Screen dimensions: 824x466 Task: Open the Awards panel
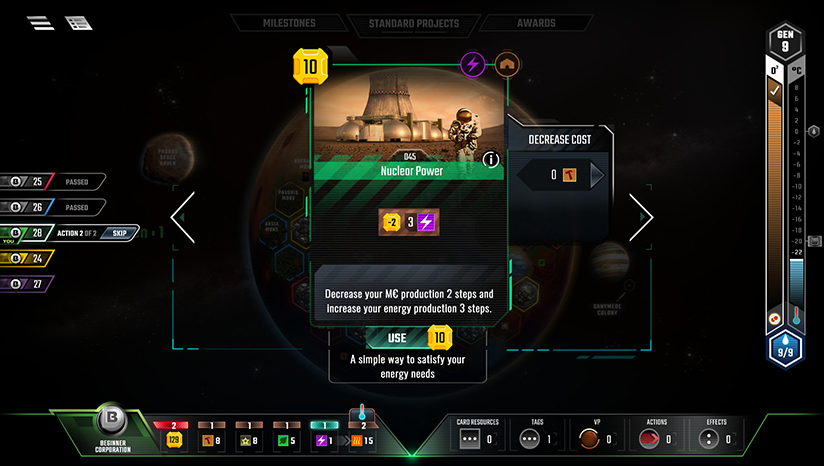(x=536, y=23)
